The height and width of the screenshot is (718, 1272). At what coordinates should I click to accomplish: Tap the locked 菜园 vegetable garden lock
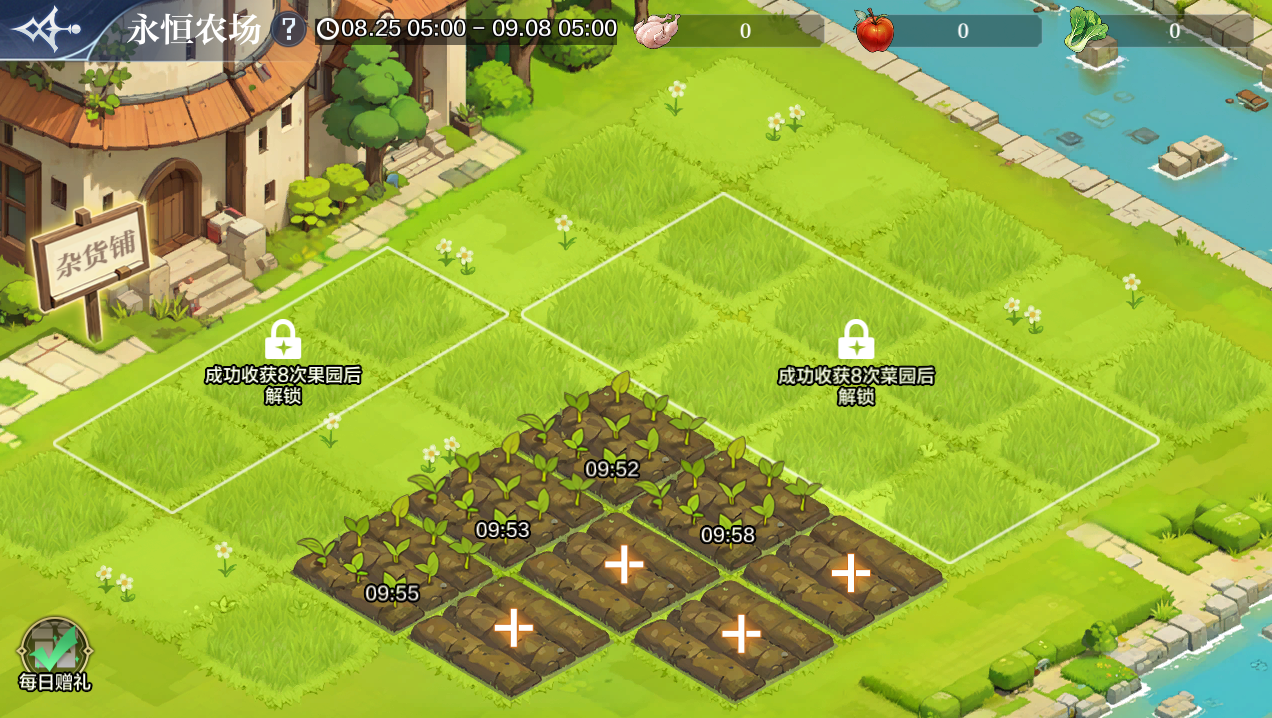[856, 341]
